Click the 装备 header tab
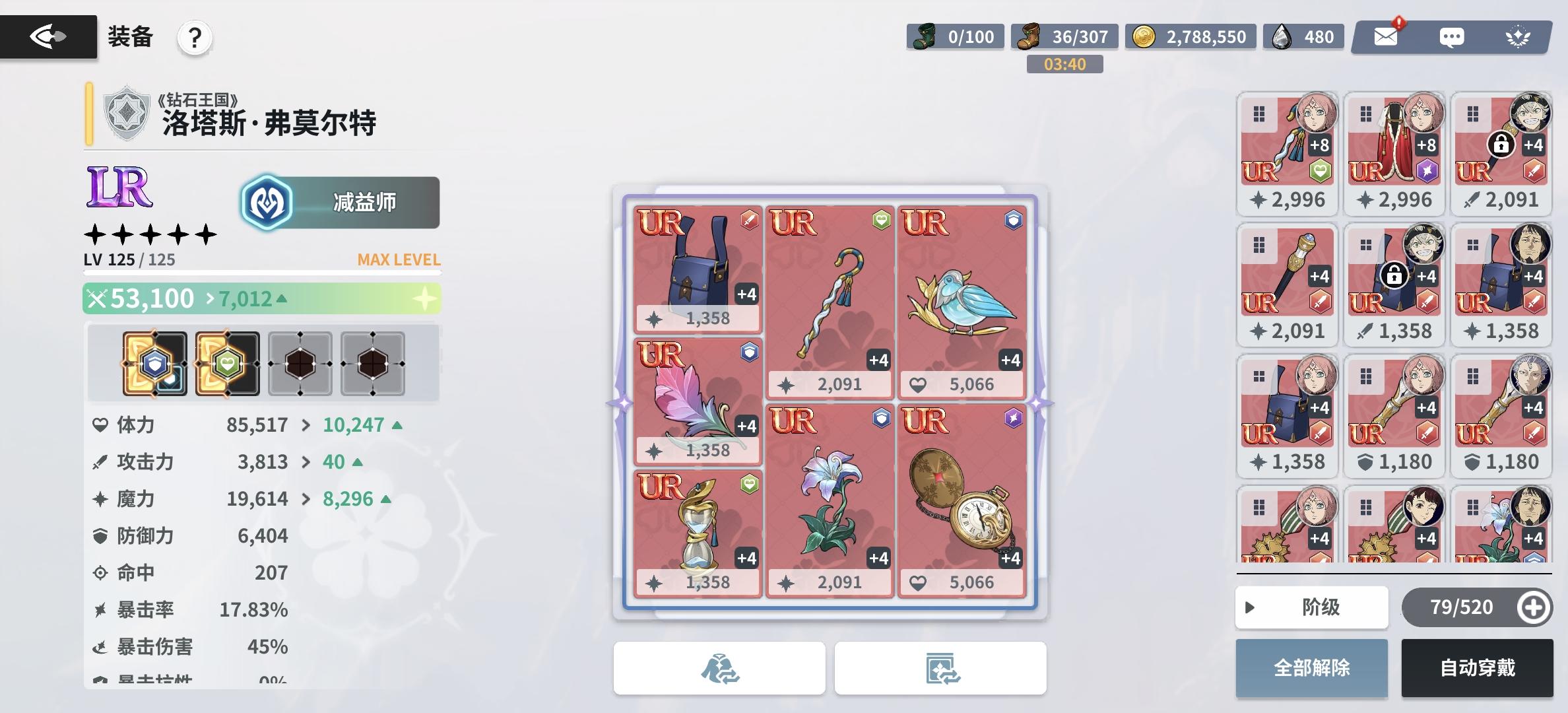Screen dimensions: 1568x713 (x=129, y=38)
